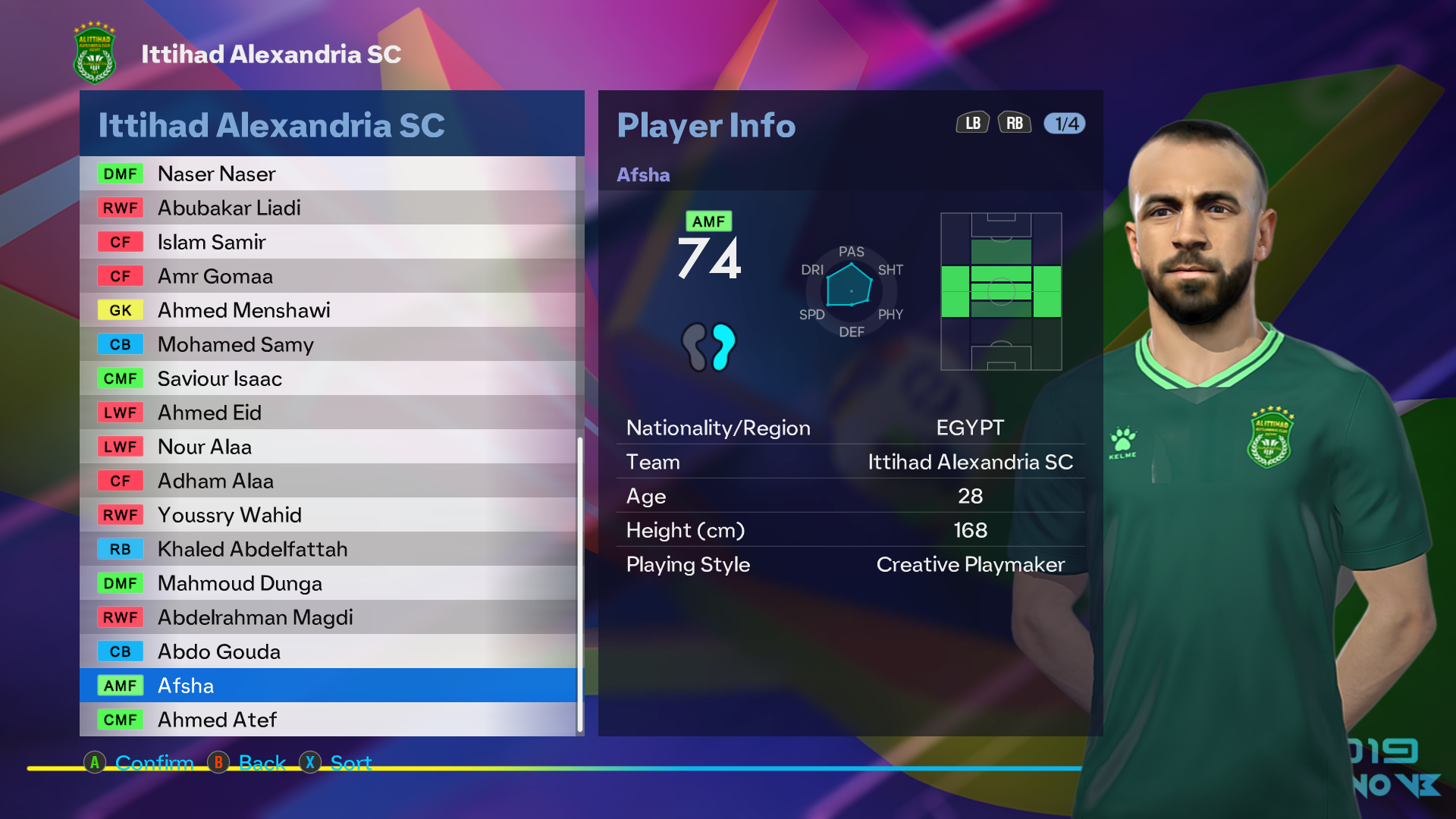Go Back to the previous screen
Viewport: 1456px width, 819px height.
247,762
